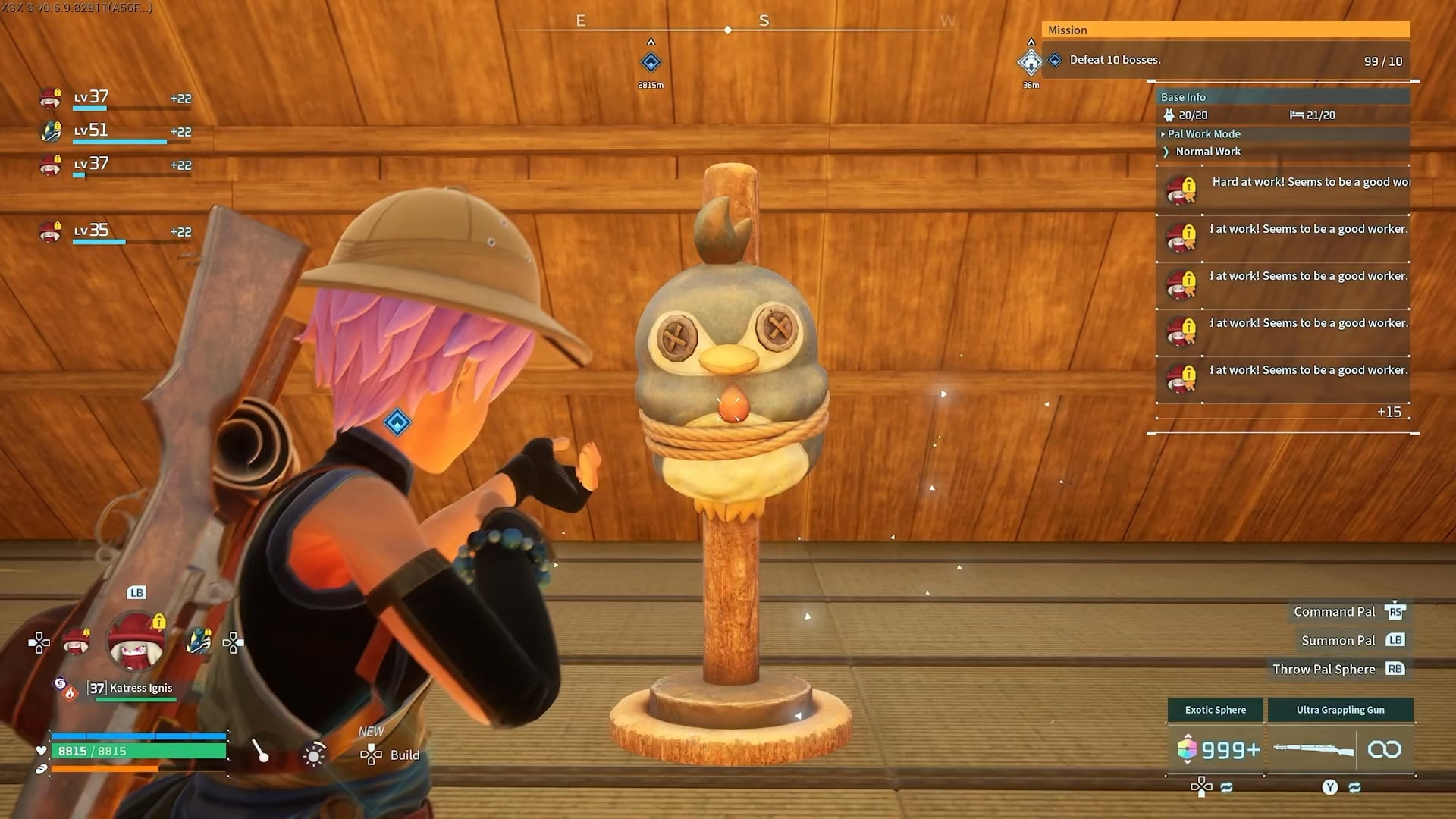Show the +15 more base workers
This screenshot has width=1456, height=819.
pos(1389,412)
